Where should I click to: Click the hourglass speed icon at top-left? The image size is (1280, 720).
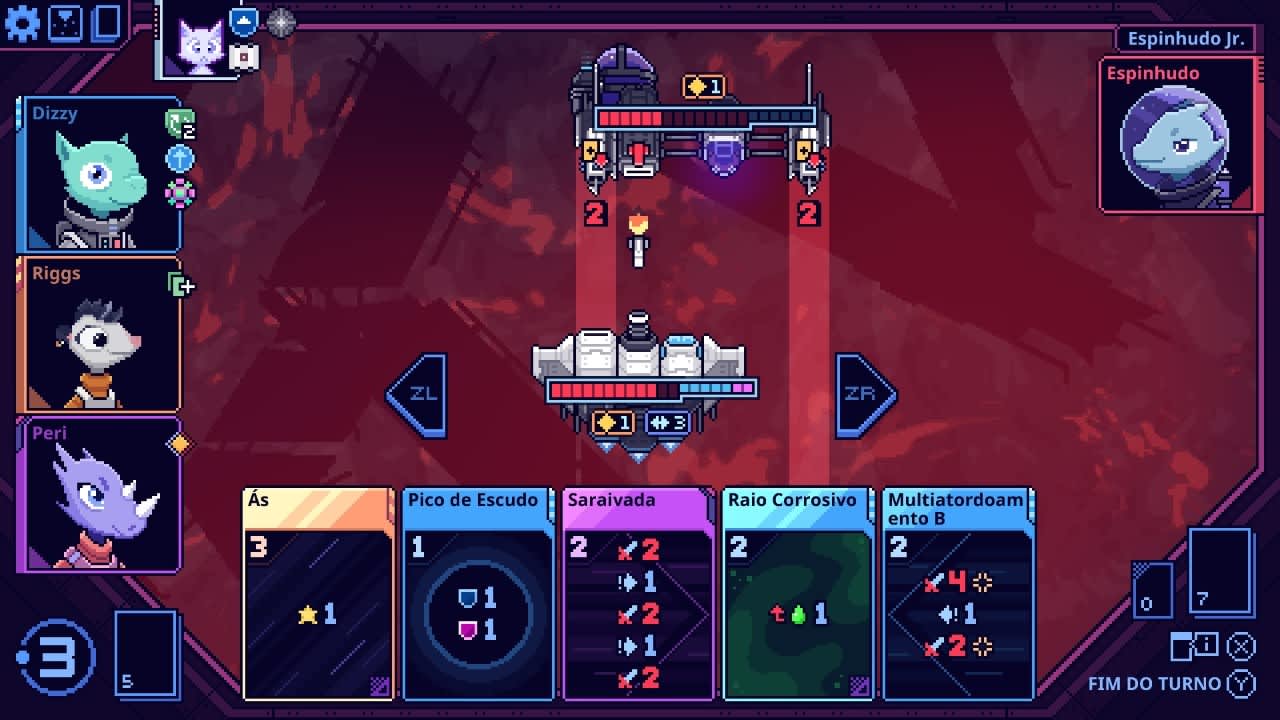[x=63, y=22]
